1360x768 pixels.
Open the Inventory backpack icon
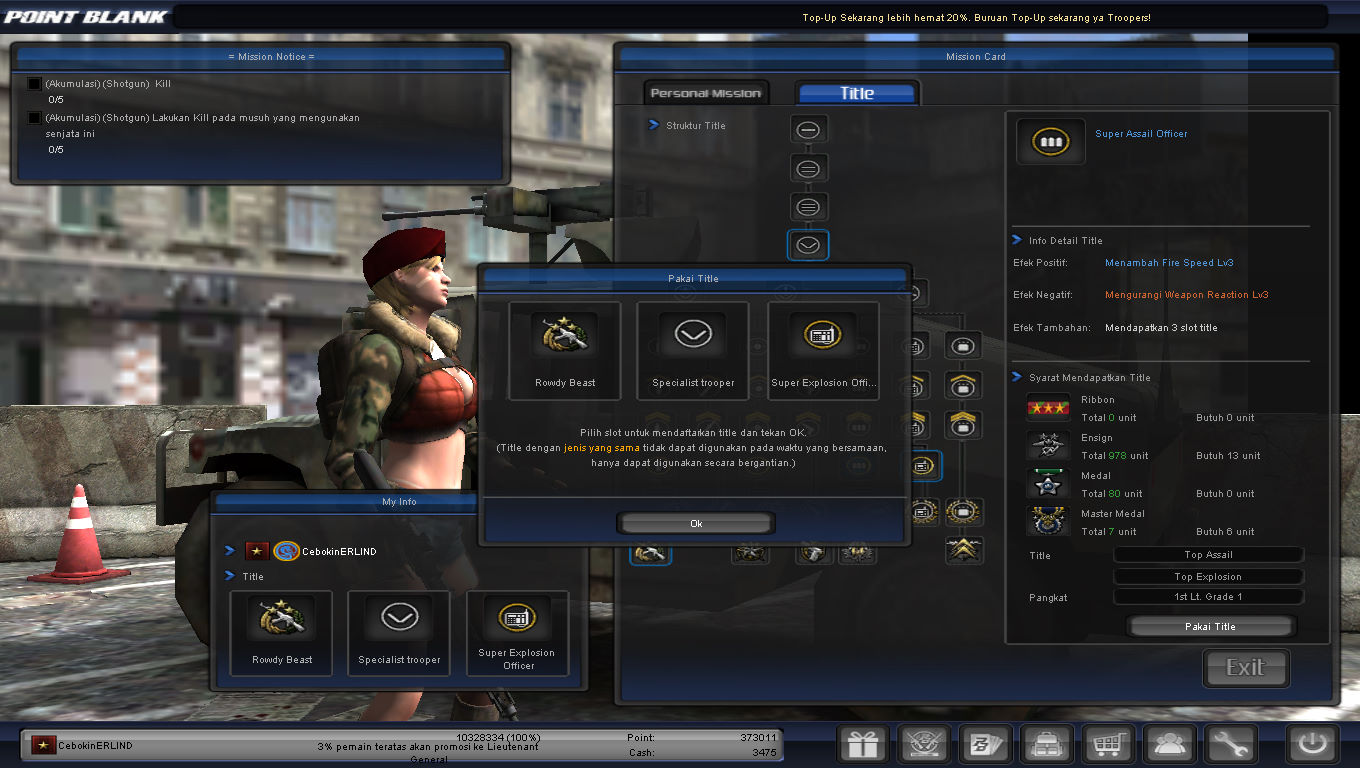point(1047,744)
